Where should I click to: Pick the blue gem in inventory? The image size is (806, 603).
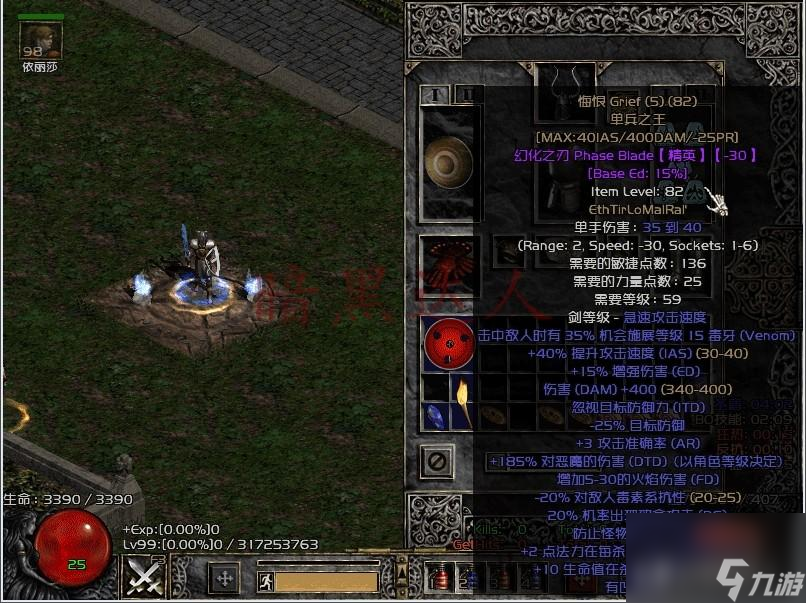(435, 416)
